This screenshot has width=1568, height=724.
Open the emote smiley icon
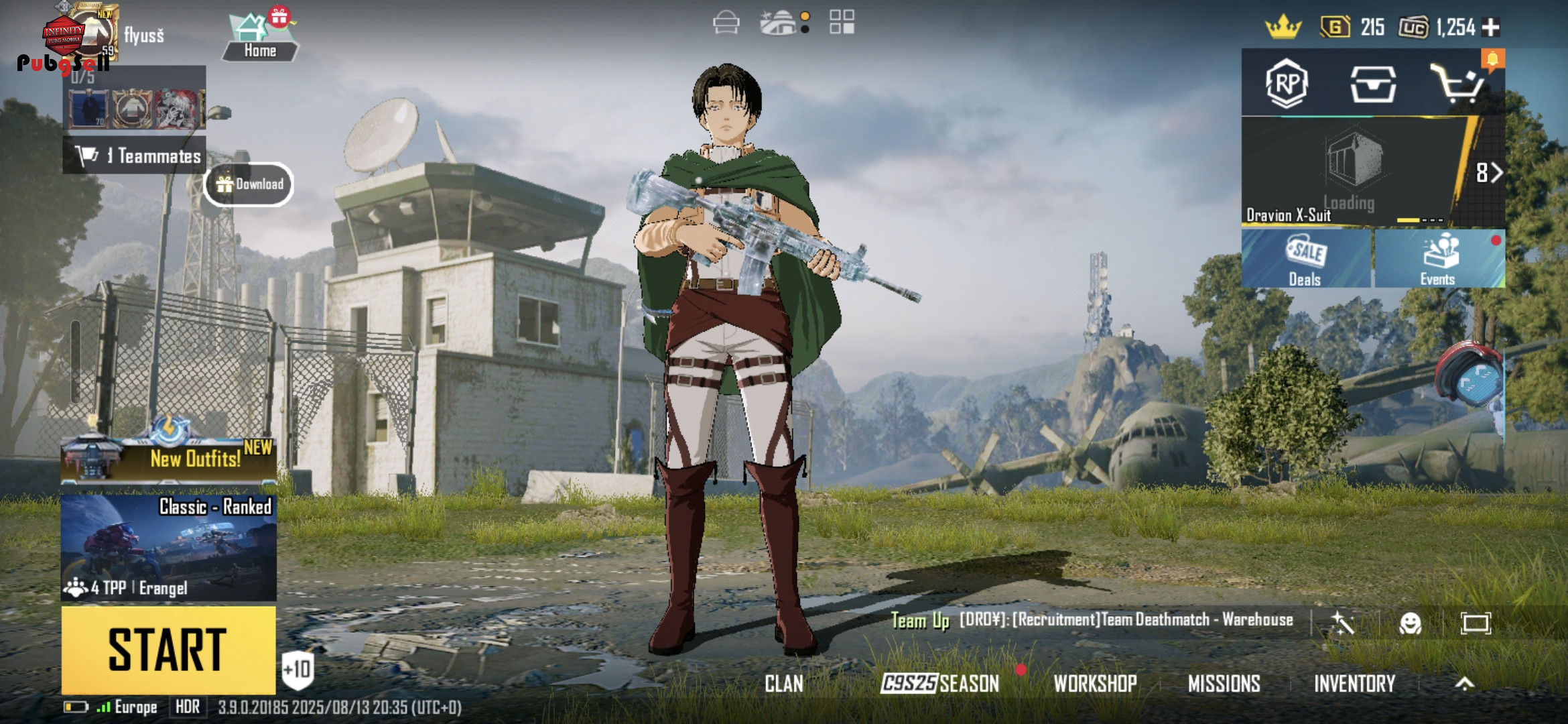[x=1410, y=623]
